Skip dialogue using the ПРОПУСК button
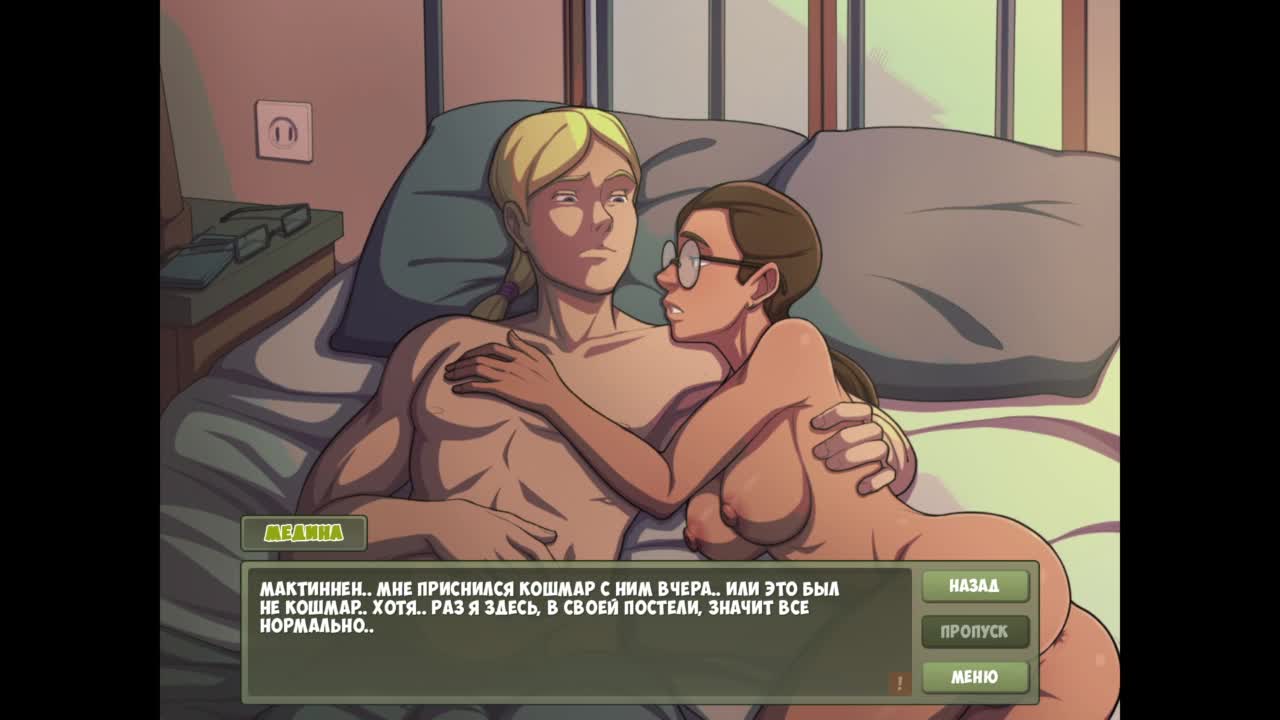Viewport: 1280px width, 720px height. tap(975, 632)
